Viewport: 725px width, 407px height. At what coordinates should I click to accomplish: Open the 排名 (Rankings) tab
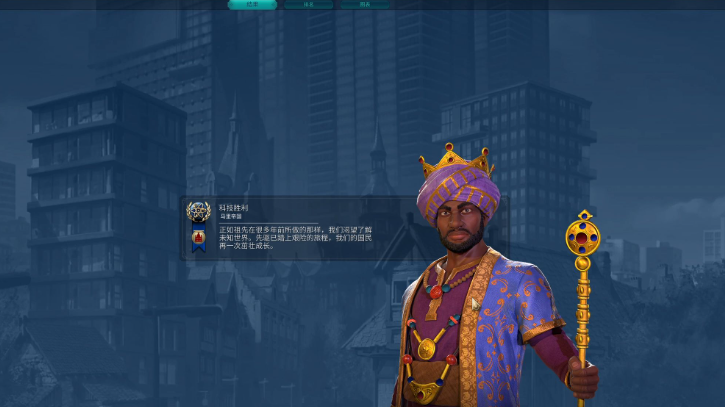point(308,4)
